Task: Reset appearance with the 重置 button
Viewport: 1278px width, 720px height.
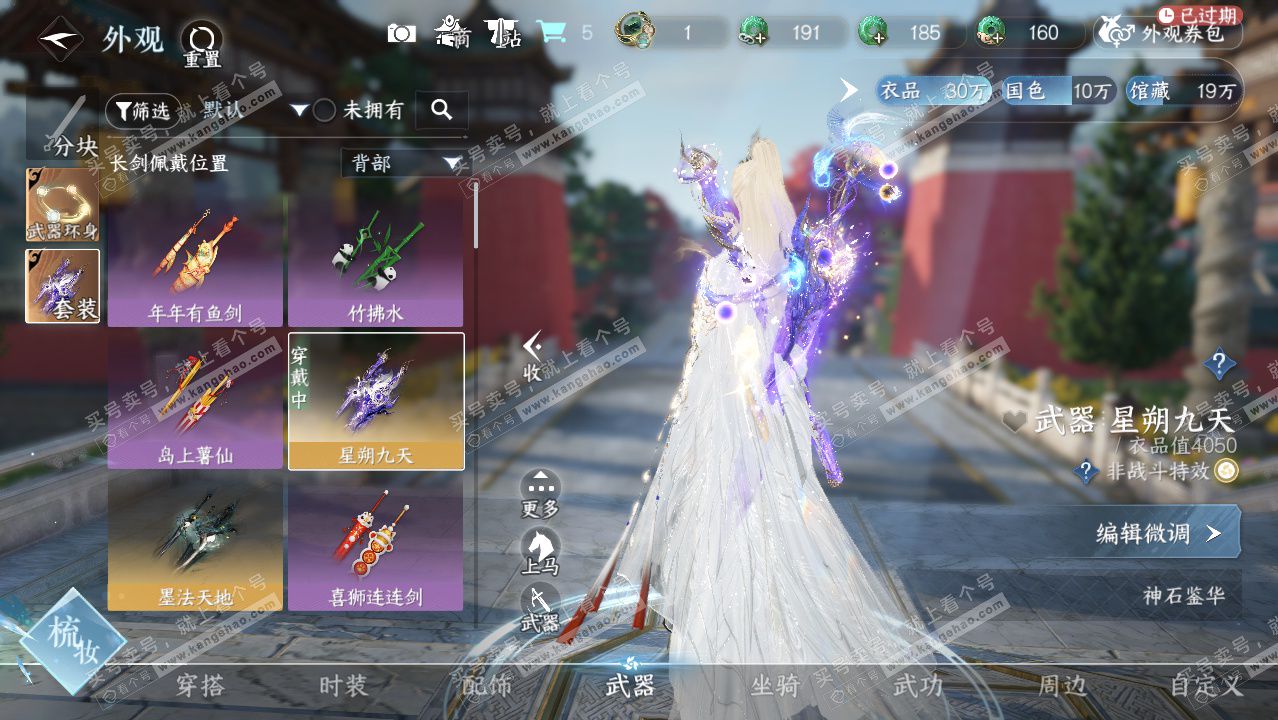Action: point(201,44)
